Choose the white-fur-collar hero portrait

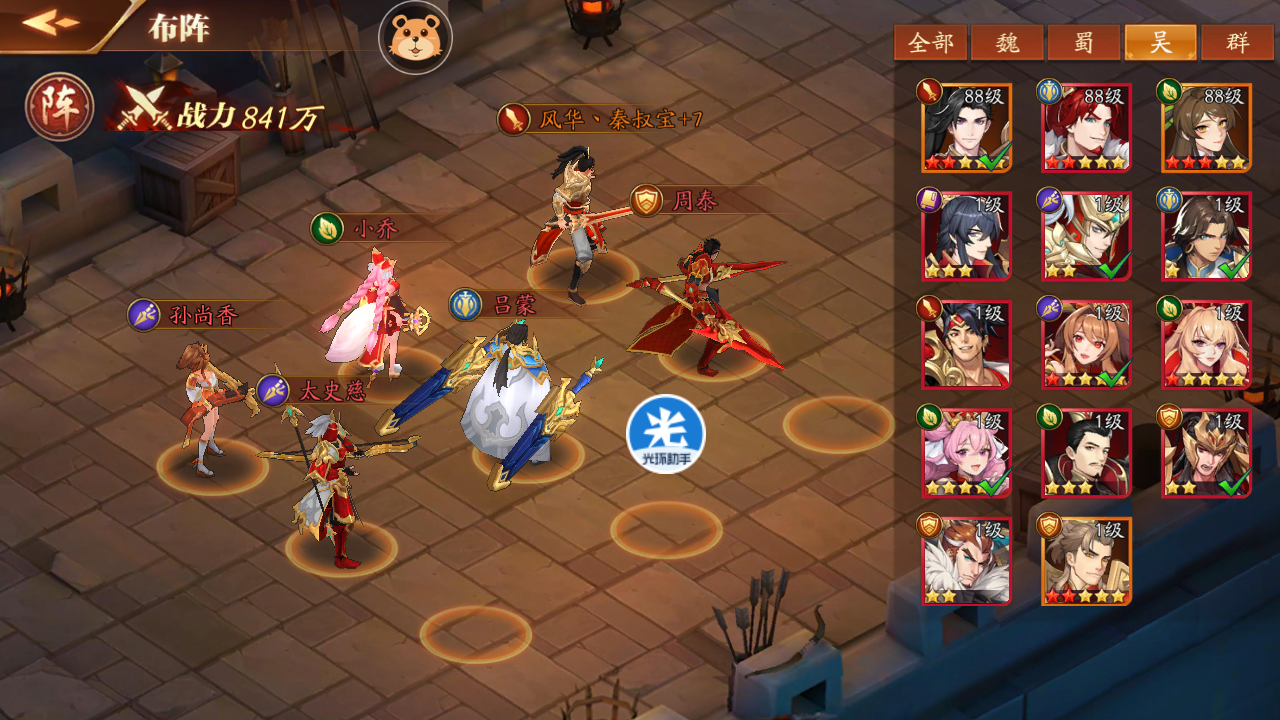(x=966, y=560)
